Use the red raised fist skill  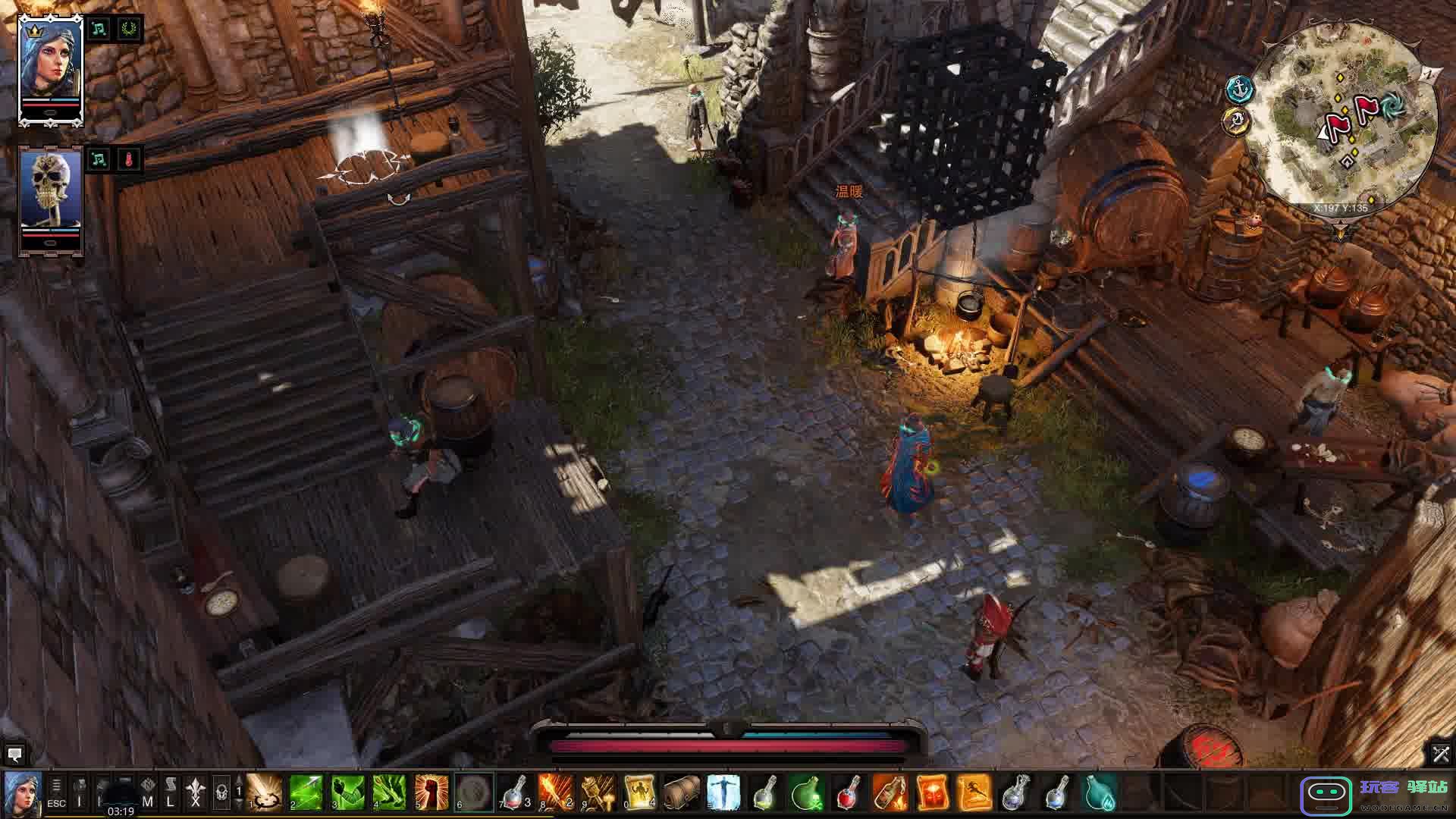[x=432, y=792]
